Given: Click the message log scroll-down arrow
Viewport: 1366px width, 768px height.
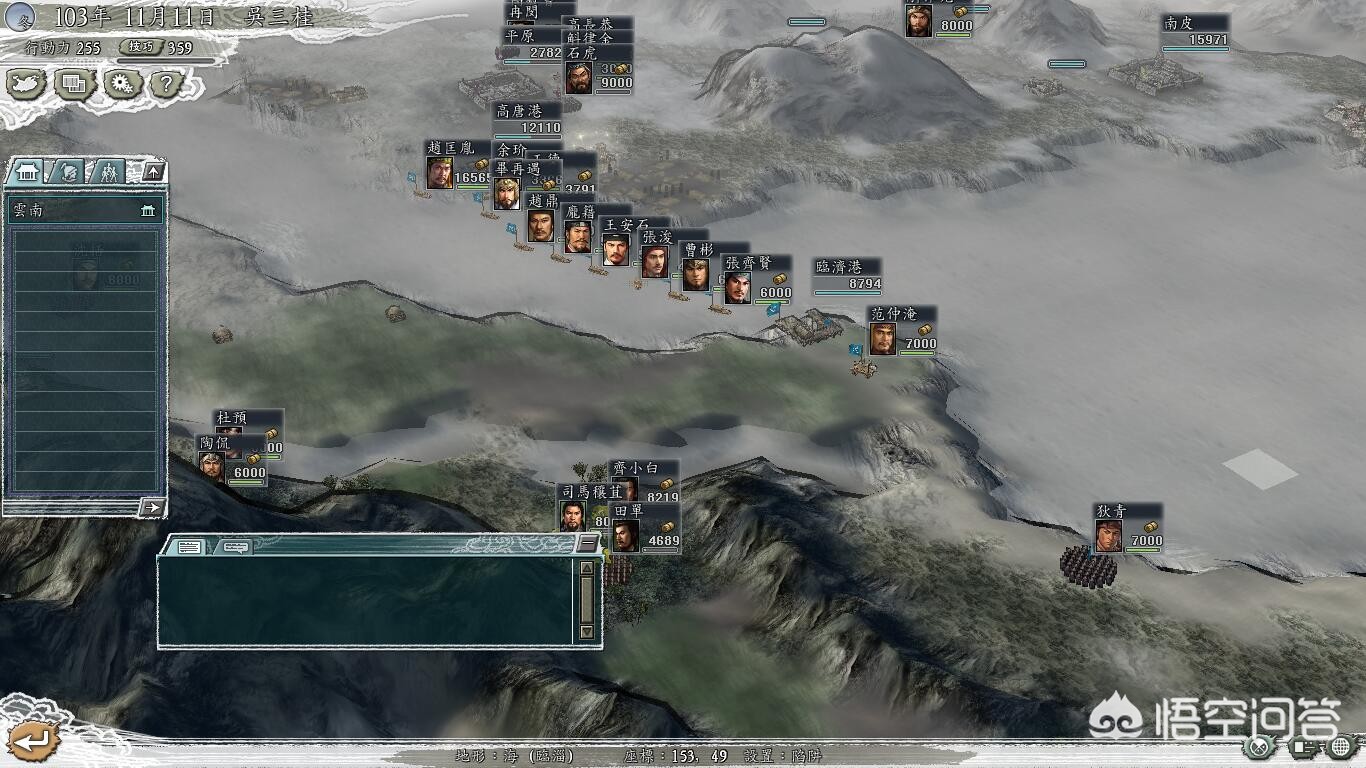Looking at the screenshot, I should click(587, 632).
